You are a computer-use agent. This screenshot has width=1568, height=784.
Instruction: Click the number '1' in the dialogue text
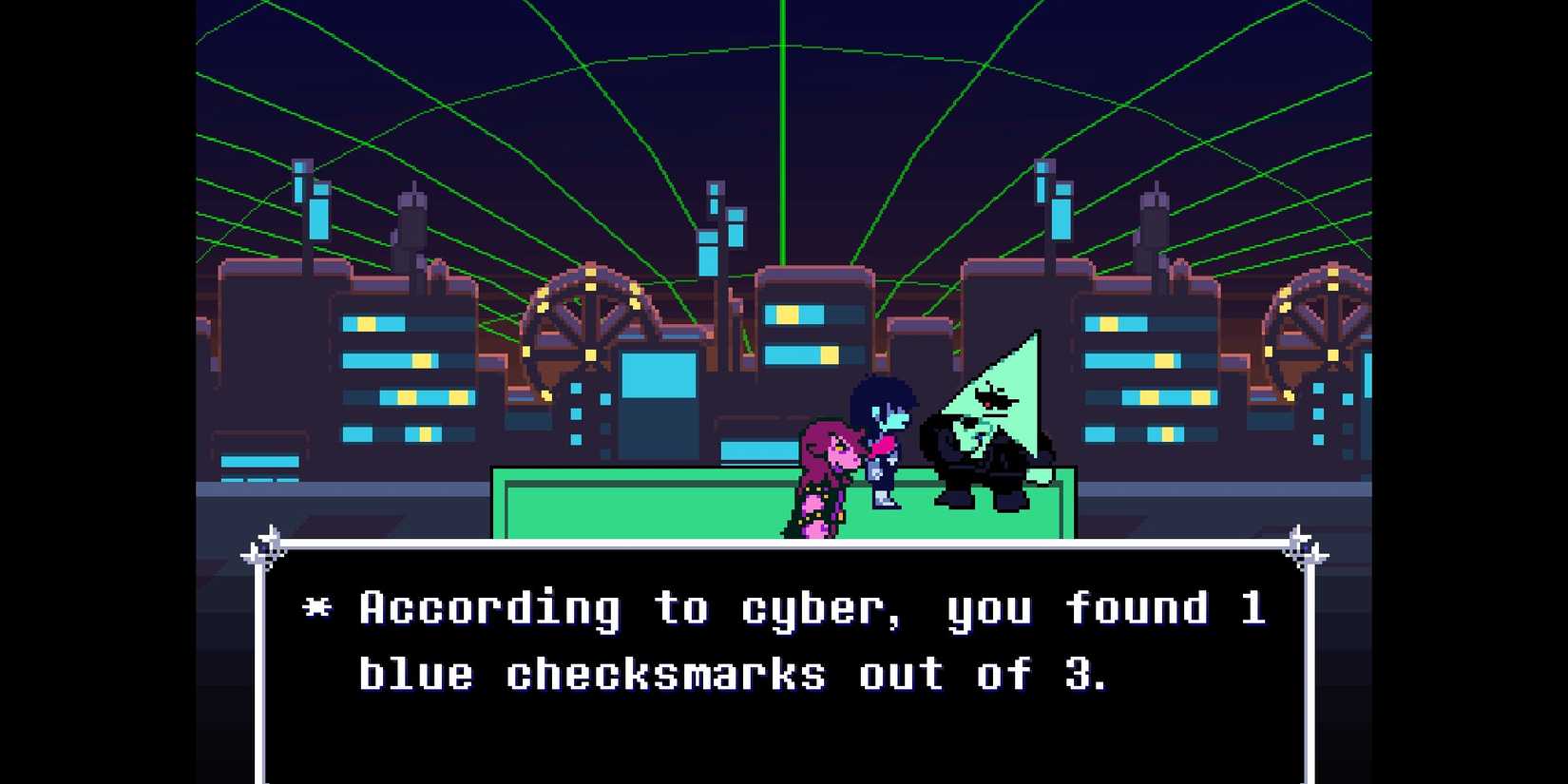[1254, 608]
